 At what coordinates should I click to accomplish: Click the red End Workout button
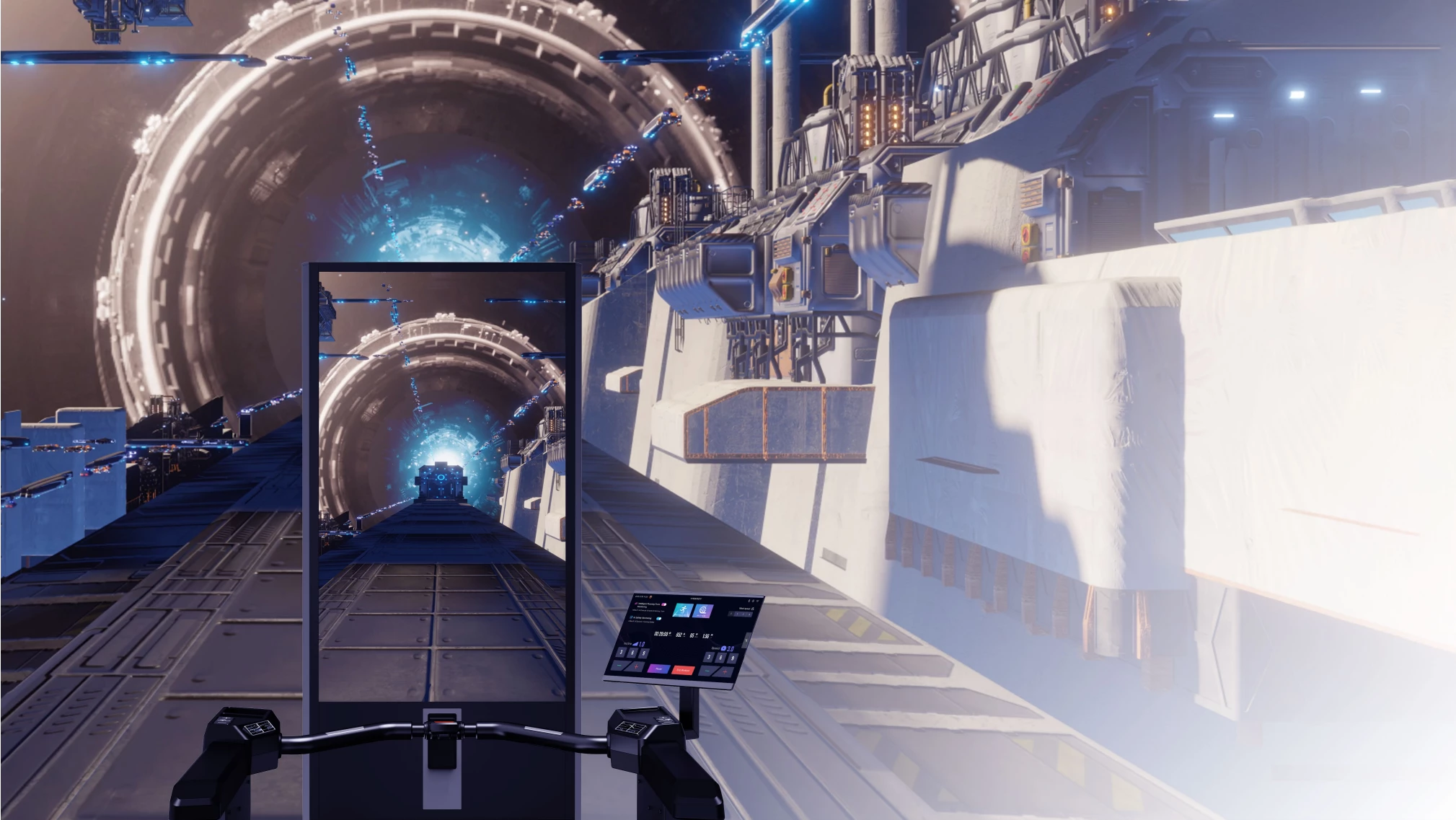[683, 670]
